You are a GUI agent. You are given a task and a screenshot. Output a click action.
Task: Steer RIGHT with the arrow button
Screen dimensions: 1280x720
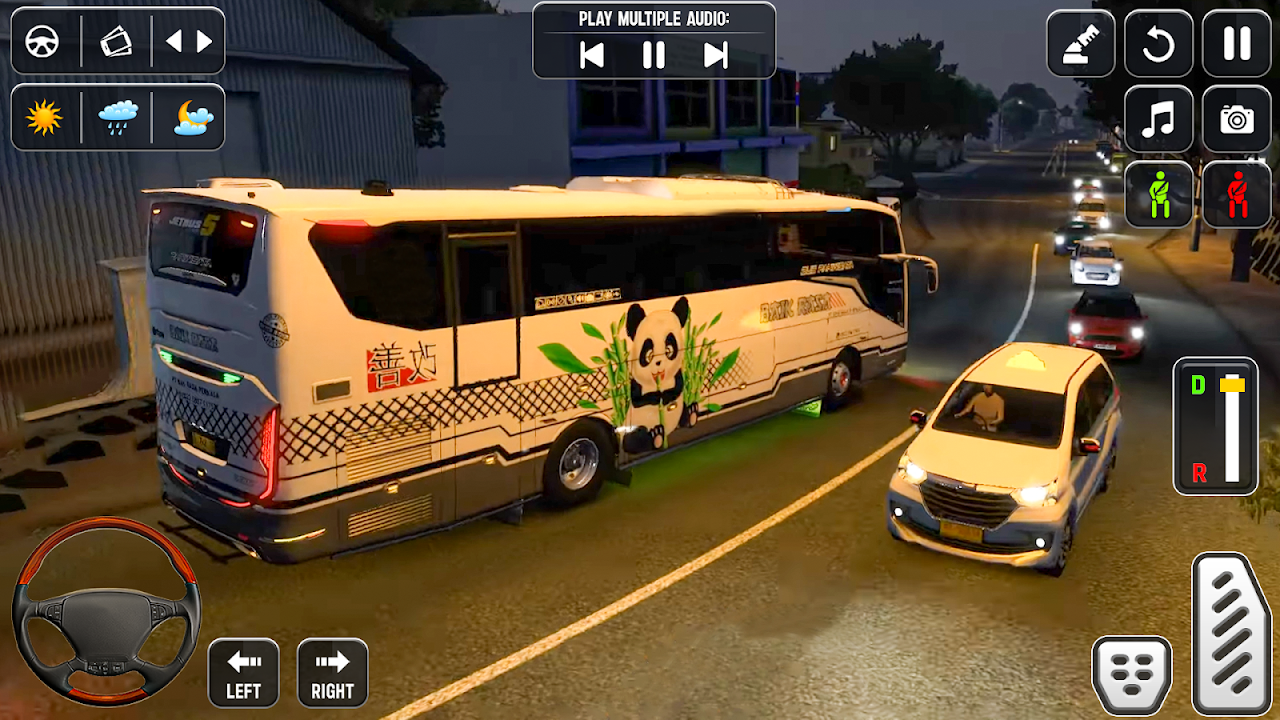pos(332,673)
